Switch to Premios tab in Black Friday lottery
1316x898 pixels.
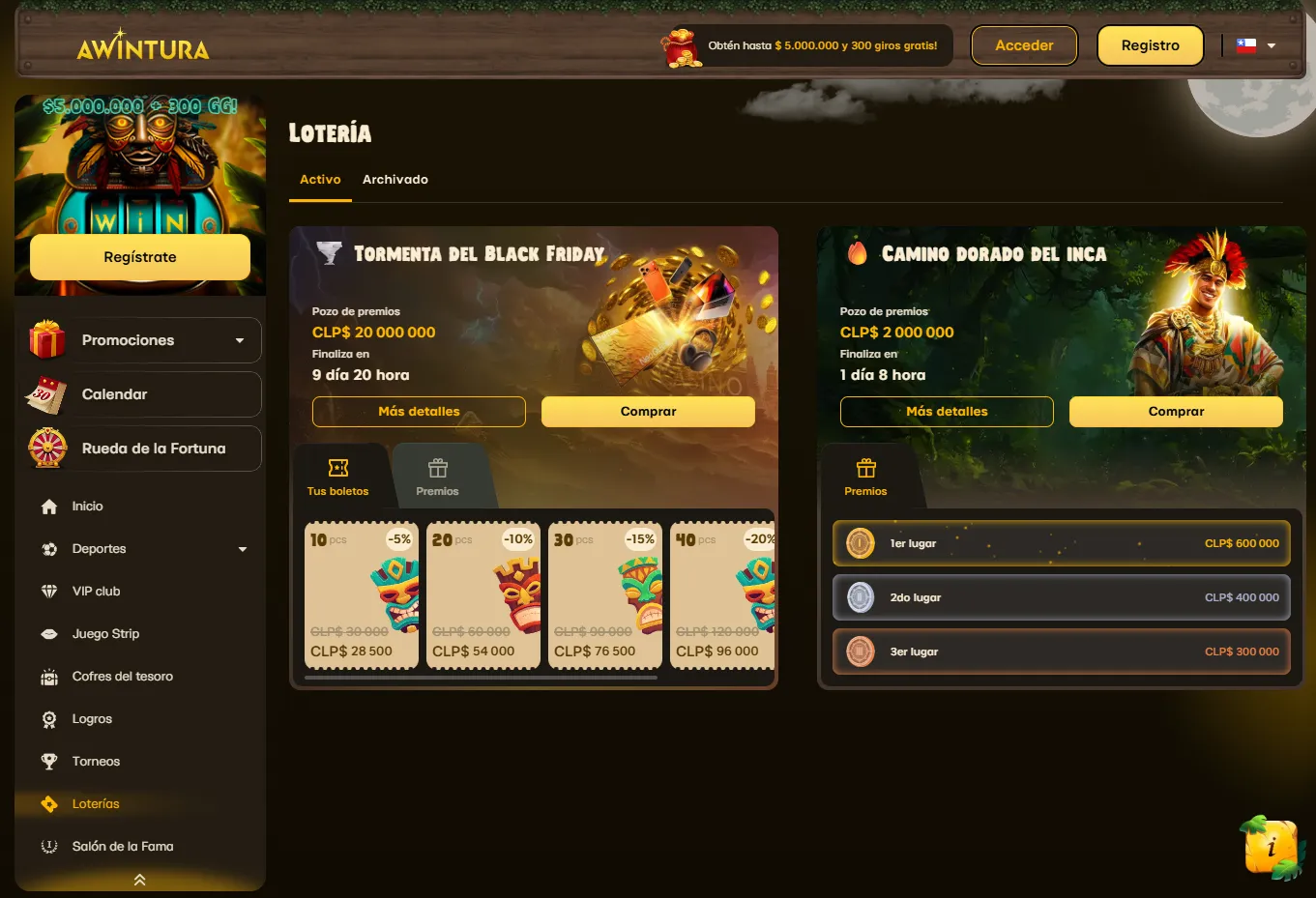(x=438, y=478)
